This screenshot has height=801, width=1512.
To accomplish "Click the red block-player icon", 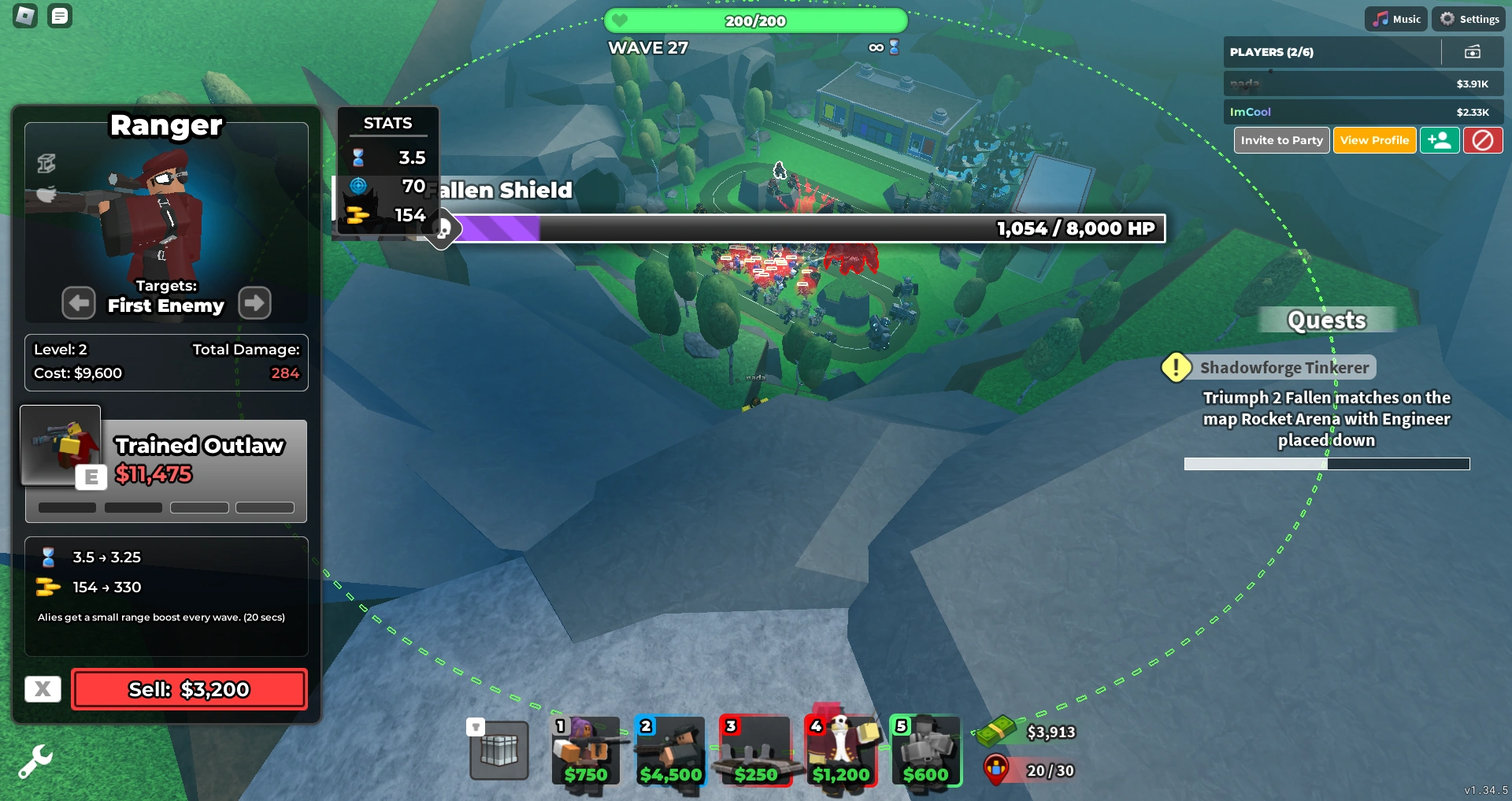I will point(1483,140).
